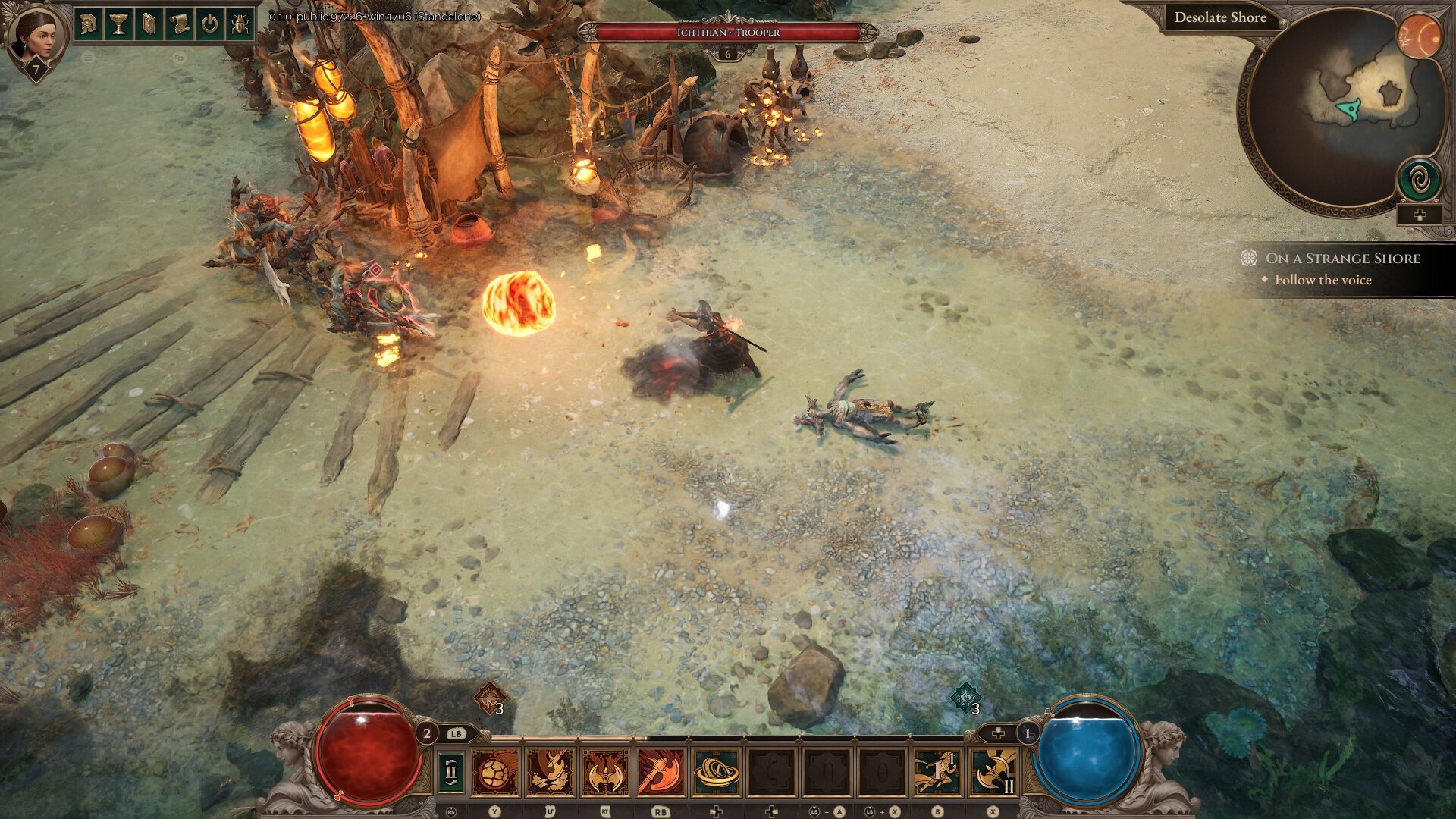
Task: Trigger the red battle axe skill
Action: pyautogui.click(x=660, y=772)
